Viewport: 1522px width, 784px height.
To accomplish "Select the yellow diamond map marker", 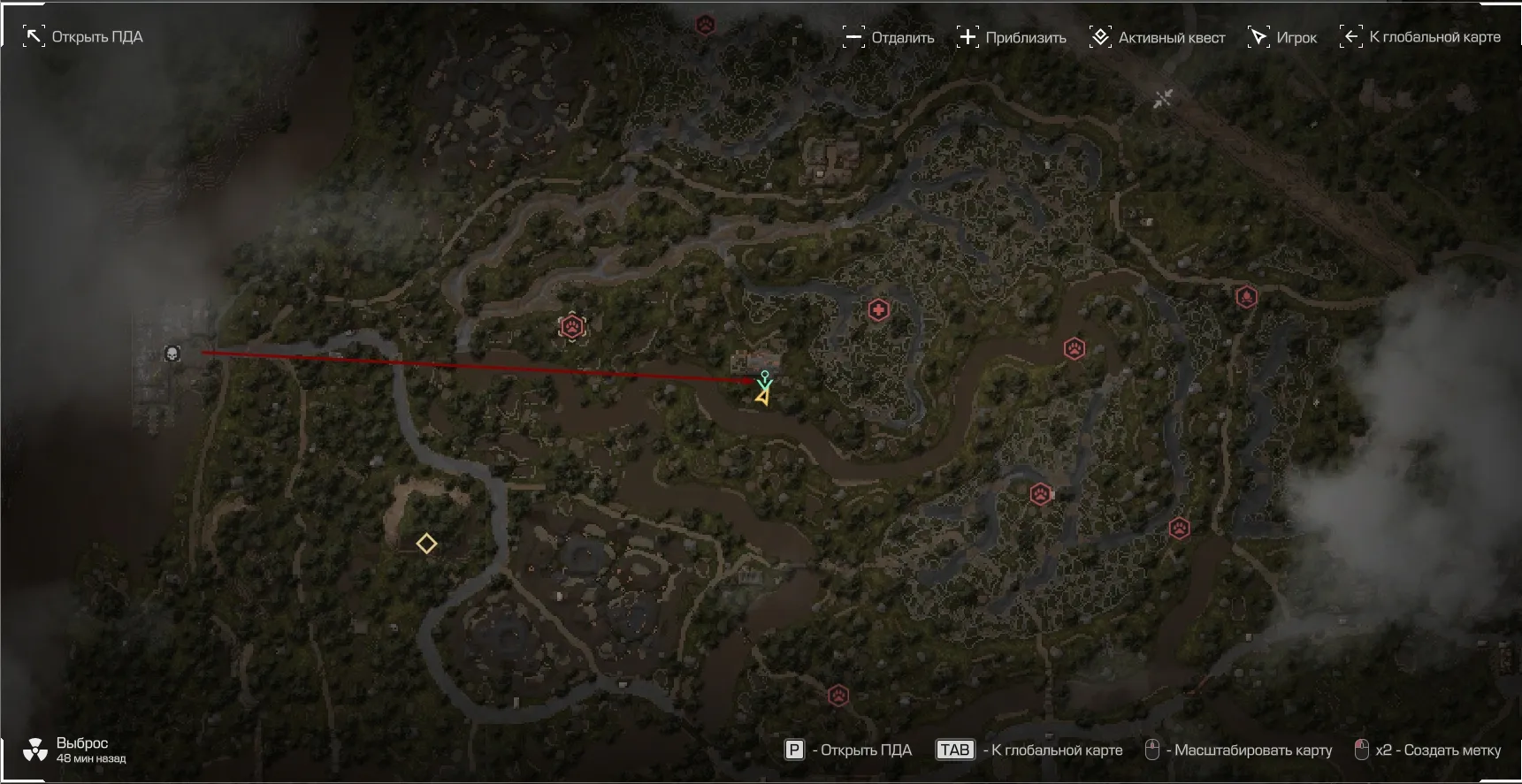I will (x=426, y=544).
